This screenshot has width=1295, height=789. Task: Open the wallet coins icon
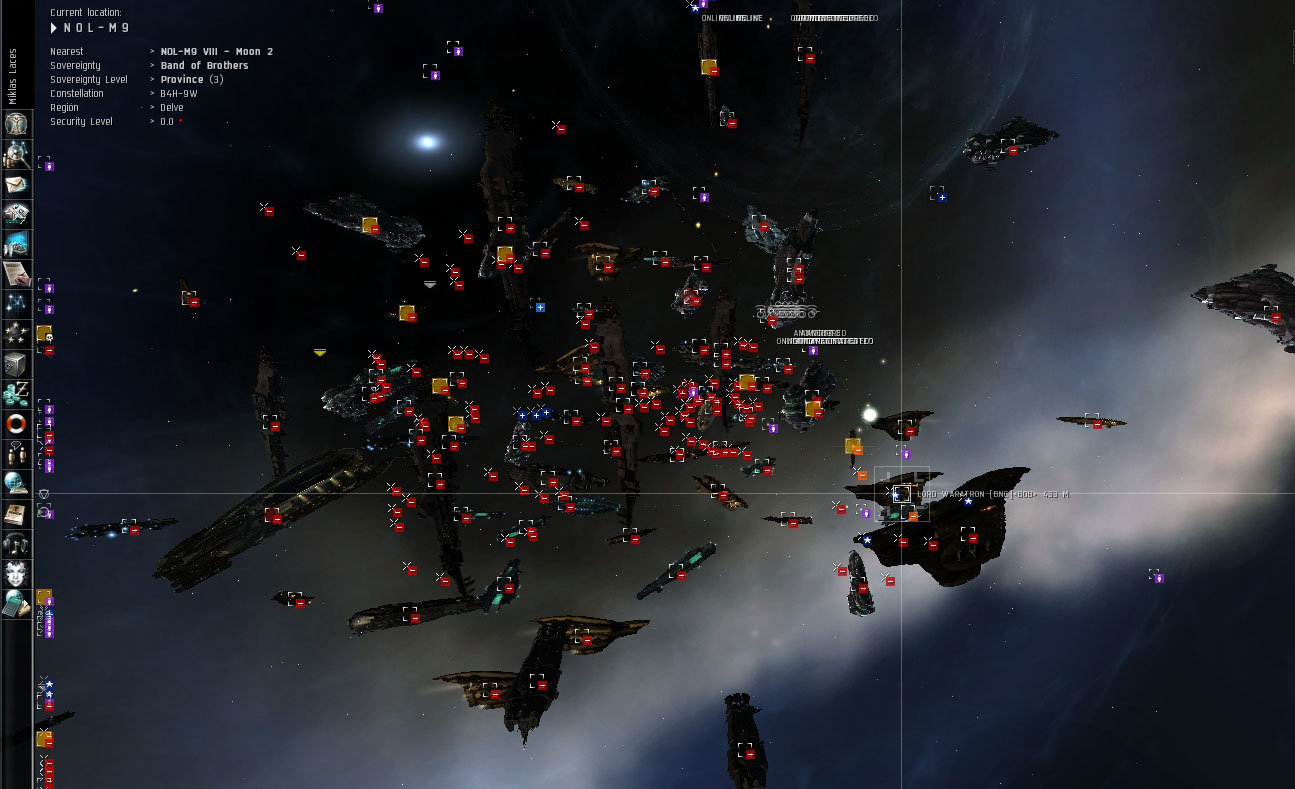coord(16,394)
